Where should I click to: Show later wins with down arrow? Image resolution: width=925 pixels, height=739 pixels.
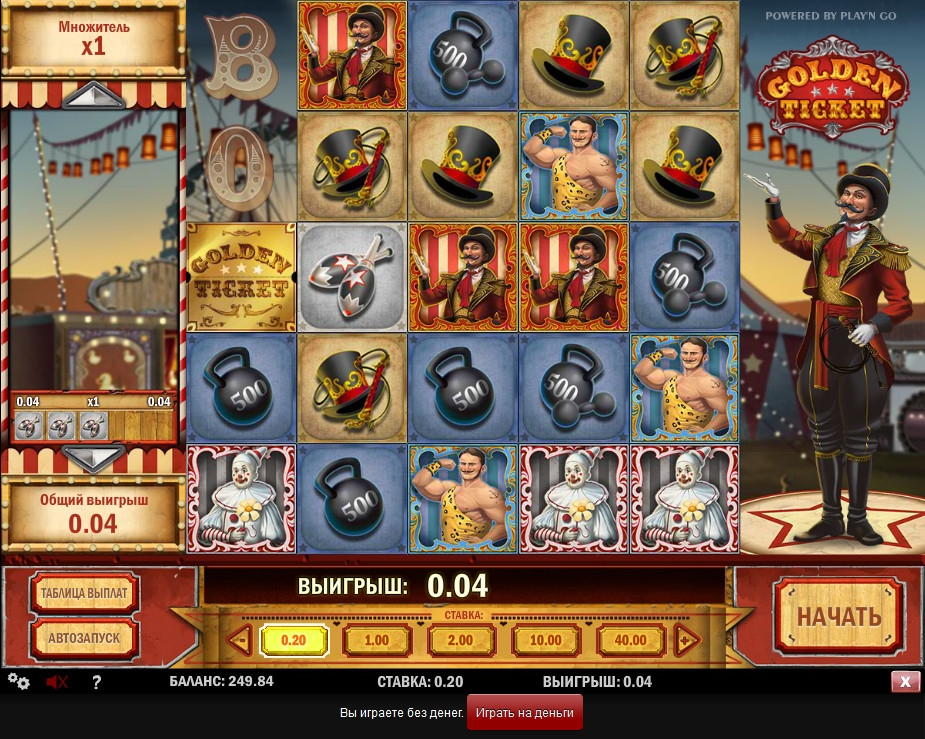(92, 459)
